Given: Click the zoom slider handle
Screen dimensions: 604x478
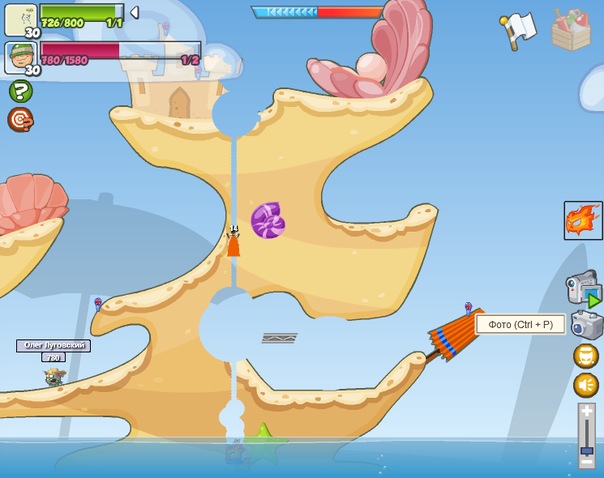Looking at the screenshot, I should click(587, 451).
